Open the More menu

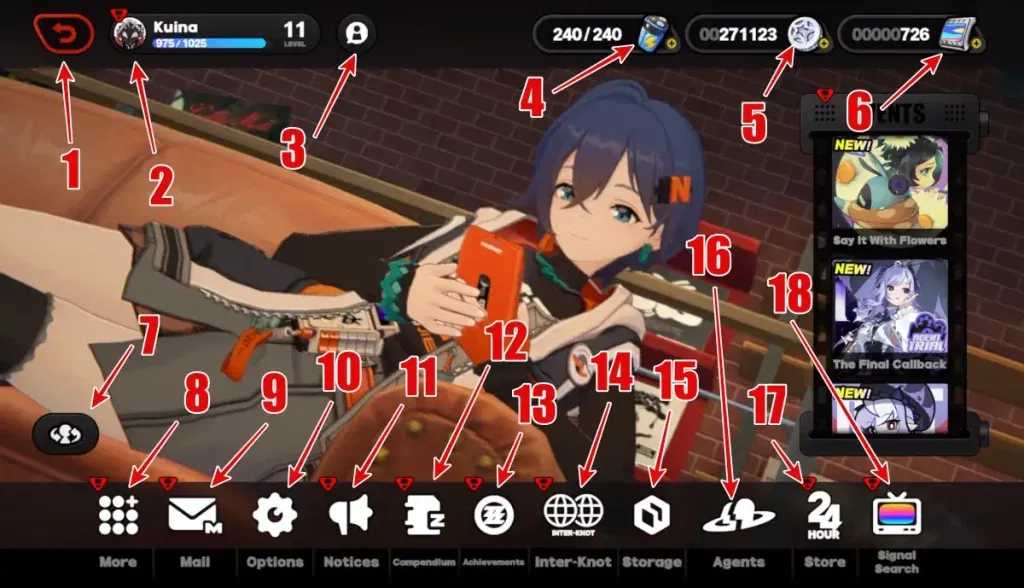pos(118,515)
